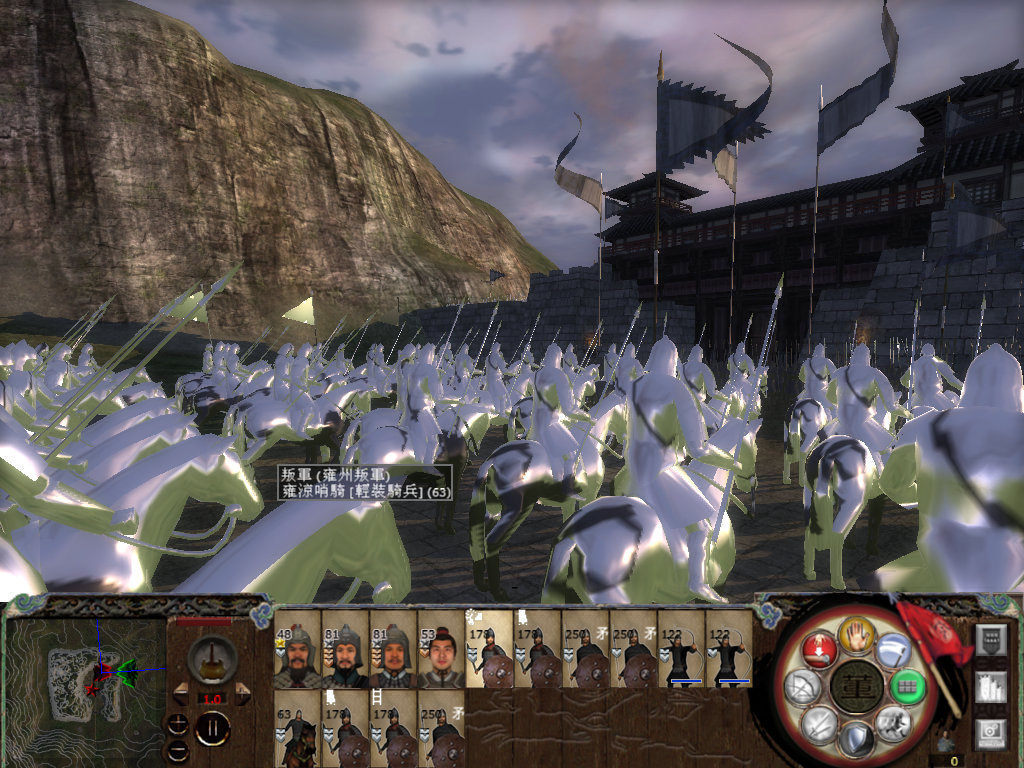Select the light cavalry unit card with 63 men

coord(297,729)
